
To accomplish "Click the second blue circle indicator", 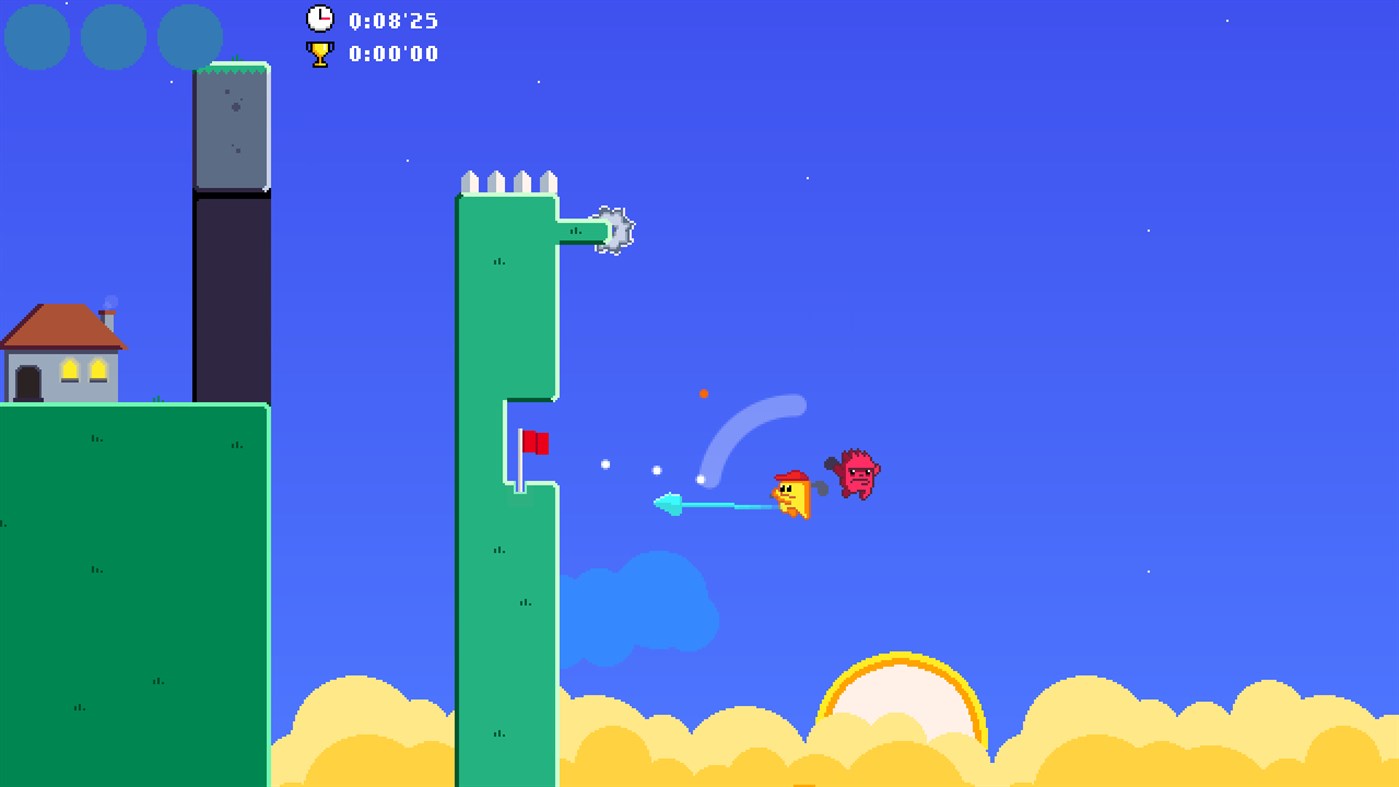I will [113, 37].
